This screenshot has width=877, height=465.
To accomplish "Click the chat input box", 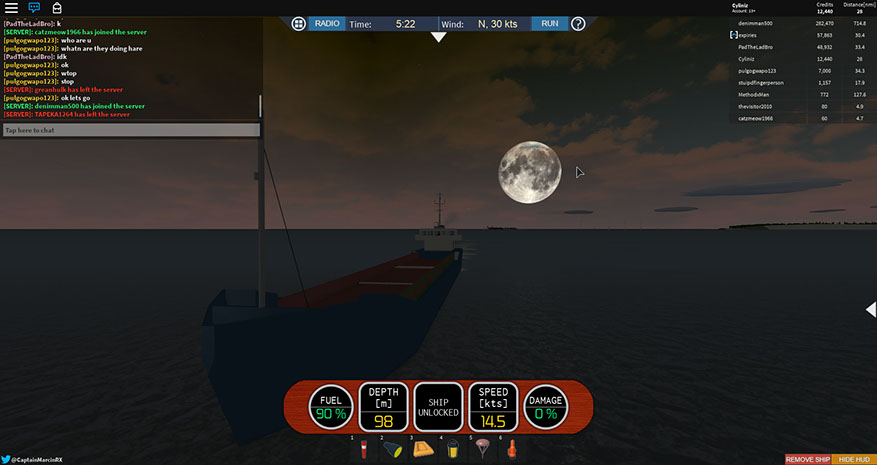I will click(131, 130).
